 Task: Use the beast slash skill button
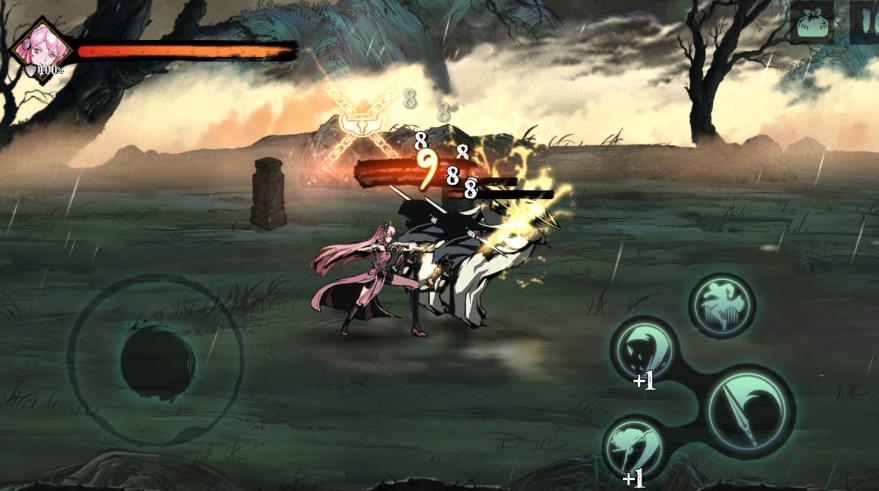coord(644,351)
